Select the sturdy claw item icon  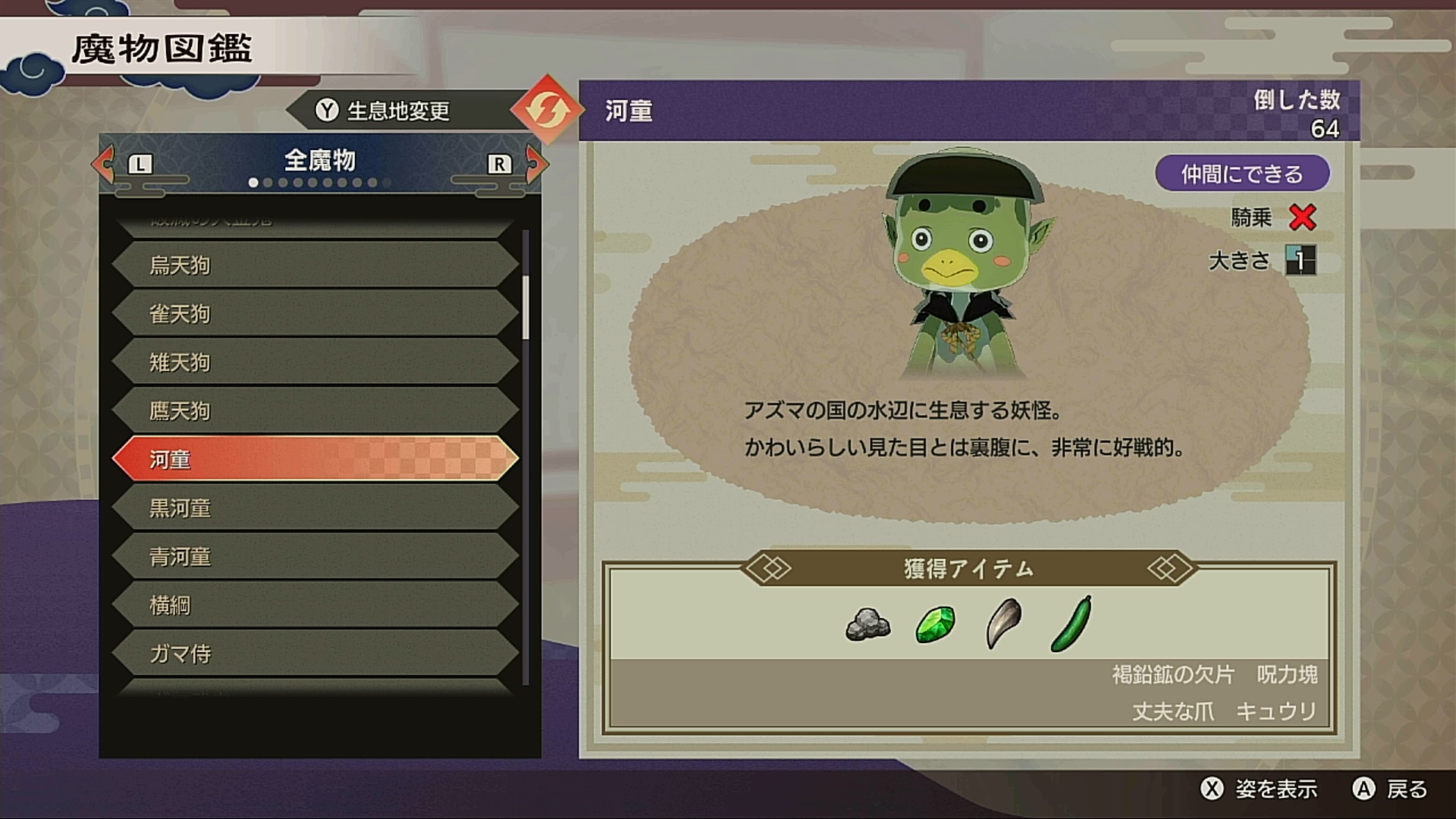[x=1004, y=623]
